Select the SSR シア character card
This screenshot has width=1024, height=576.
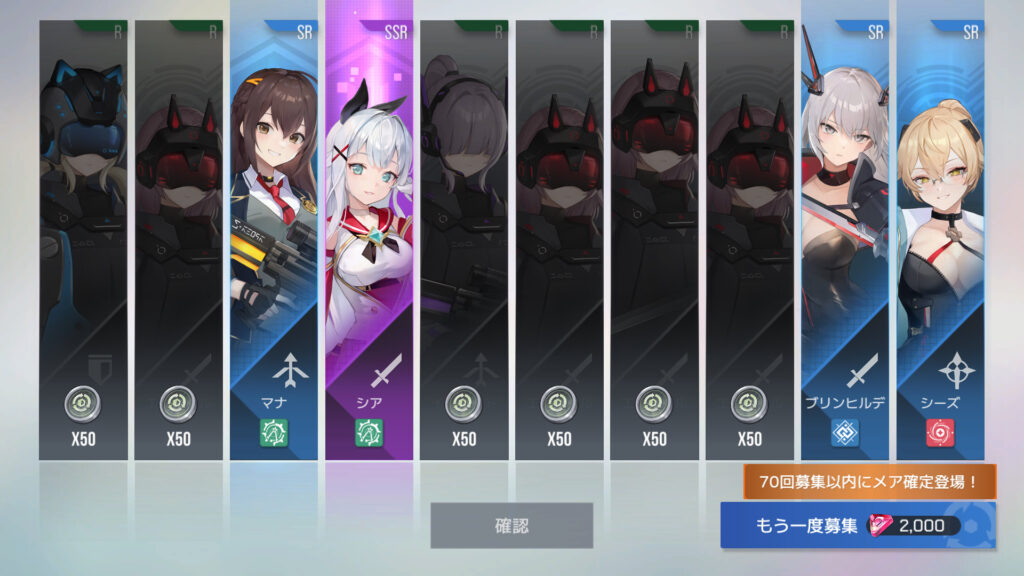pos(368,240)
